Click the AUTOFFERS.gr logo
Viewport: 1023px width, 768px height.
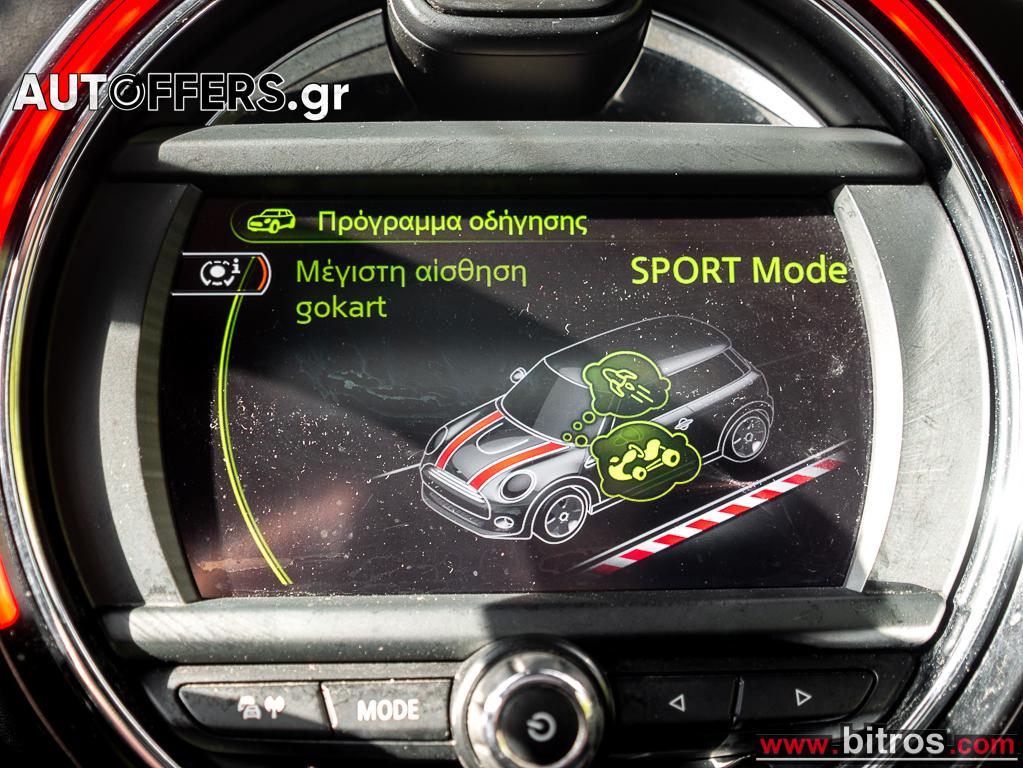pos(181,94)
